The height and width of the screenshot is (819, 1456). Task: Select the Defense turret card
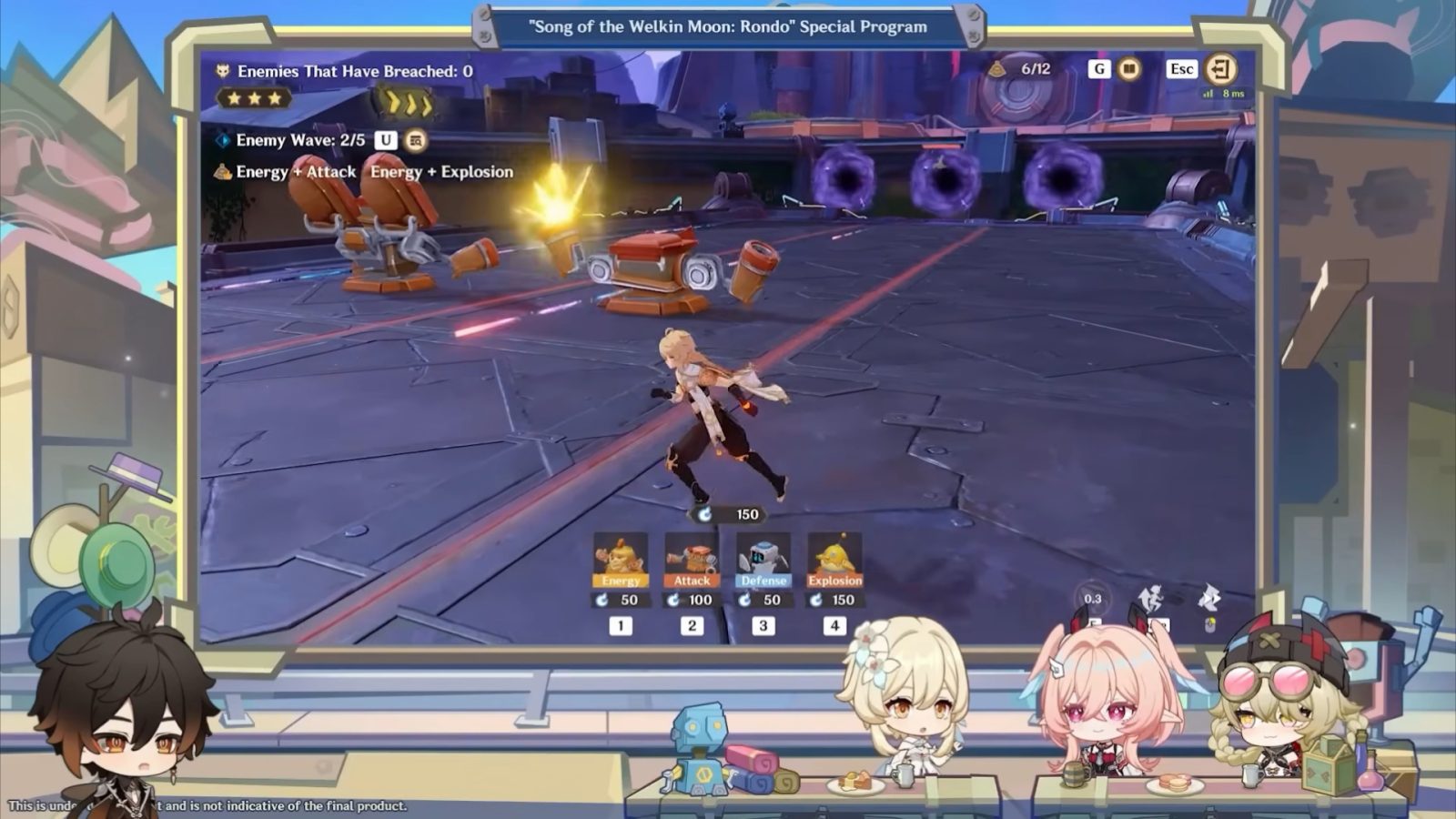point(763,558)
